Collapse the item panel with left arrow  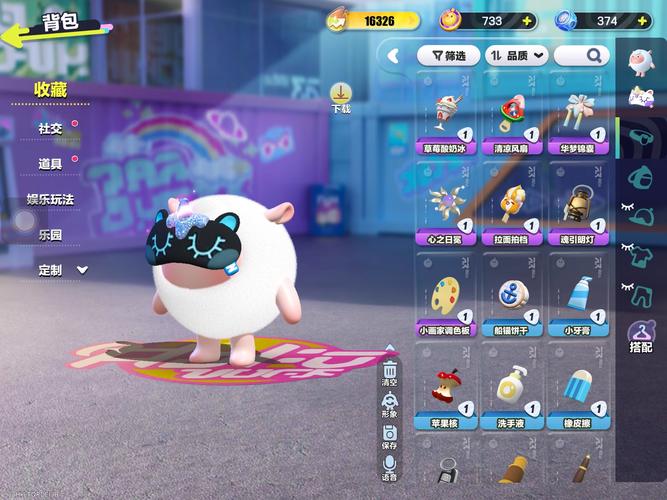[x=393, y=56]
